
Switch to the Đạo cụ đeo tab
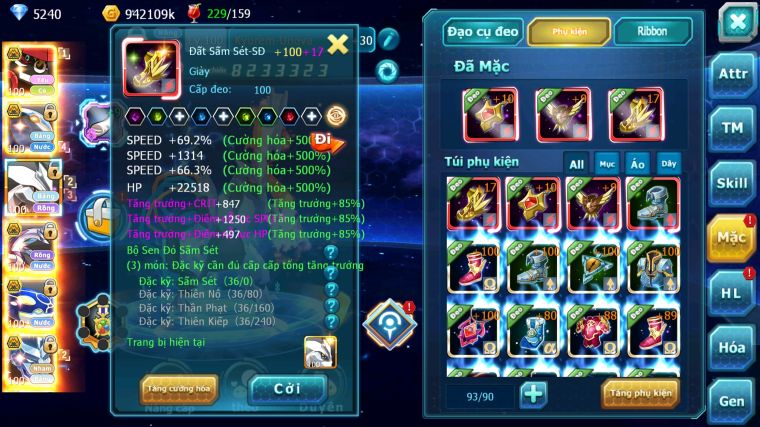[483, 31]
